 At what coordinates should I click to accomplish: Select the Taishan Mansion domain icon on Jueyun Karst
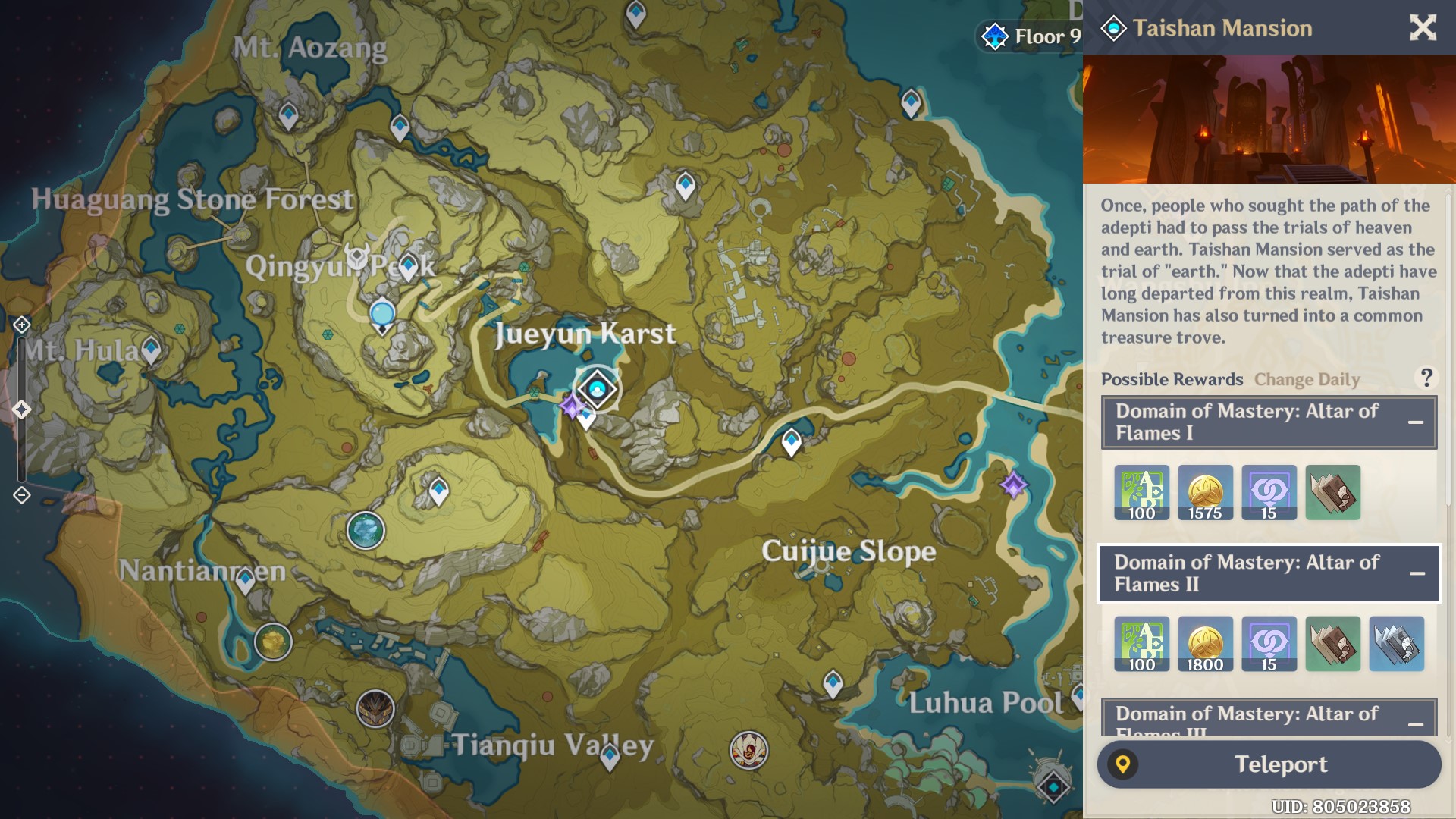pos(597,388)
